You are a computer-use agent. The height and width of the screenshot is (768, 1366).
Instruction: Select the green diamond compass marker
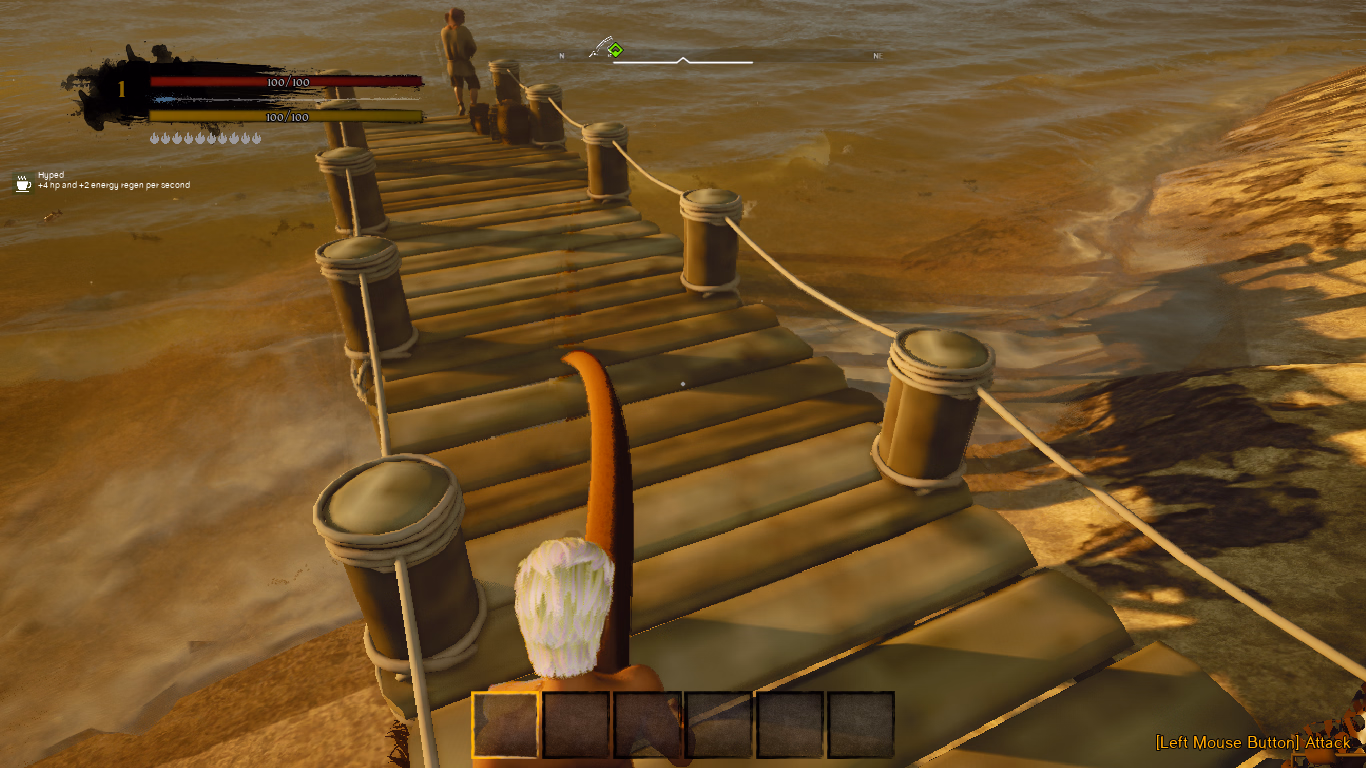(615, 49)
